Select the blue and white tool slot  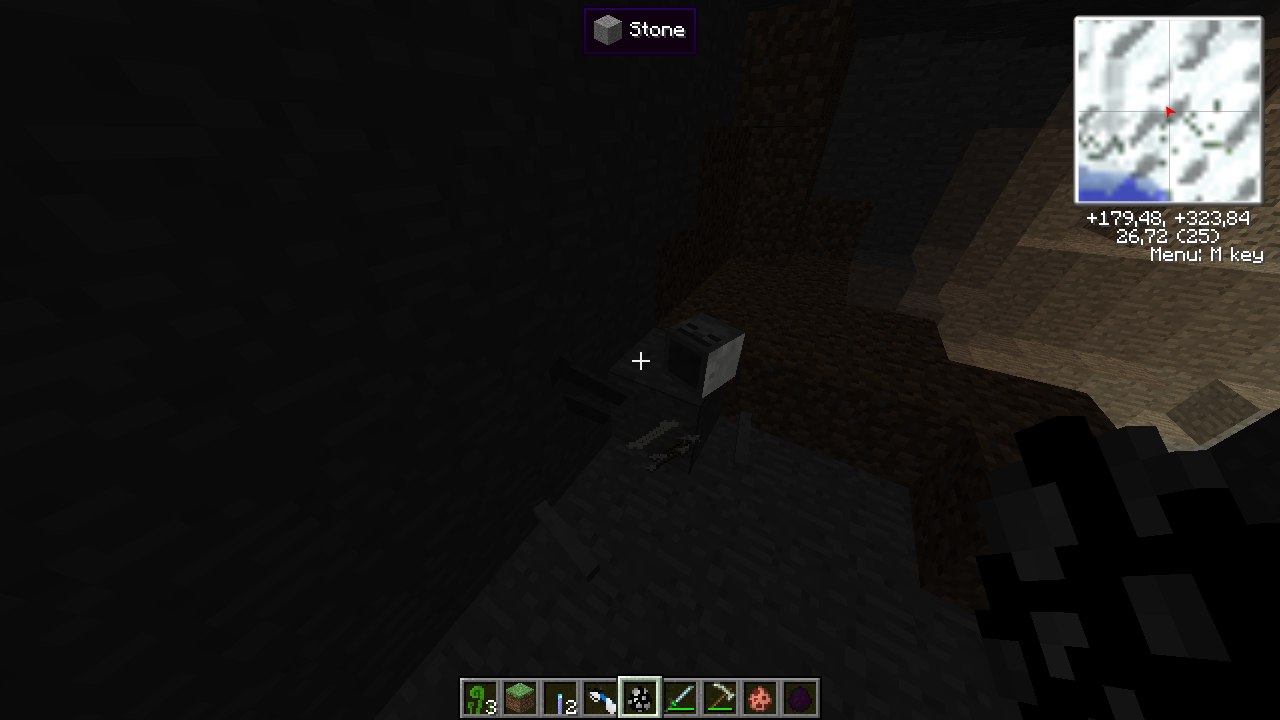point(600,698)
